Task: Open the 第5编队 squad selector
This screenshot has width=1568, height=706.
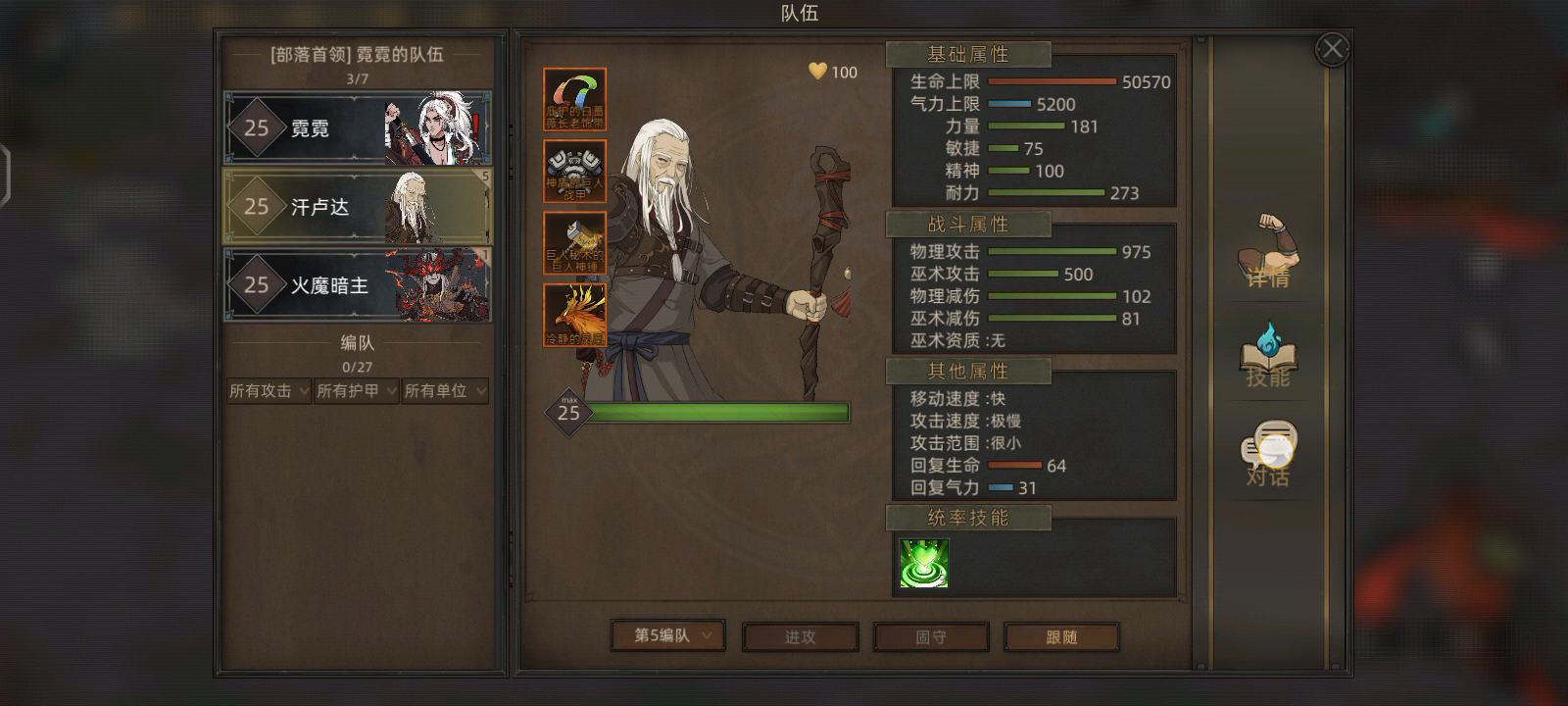Action: click(x=667, y=636)
